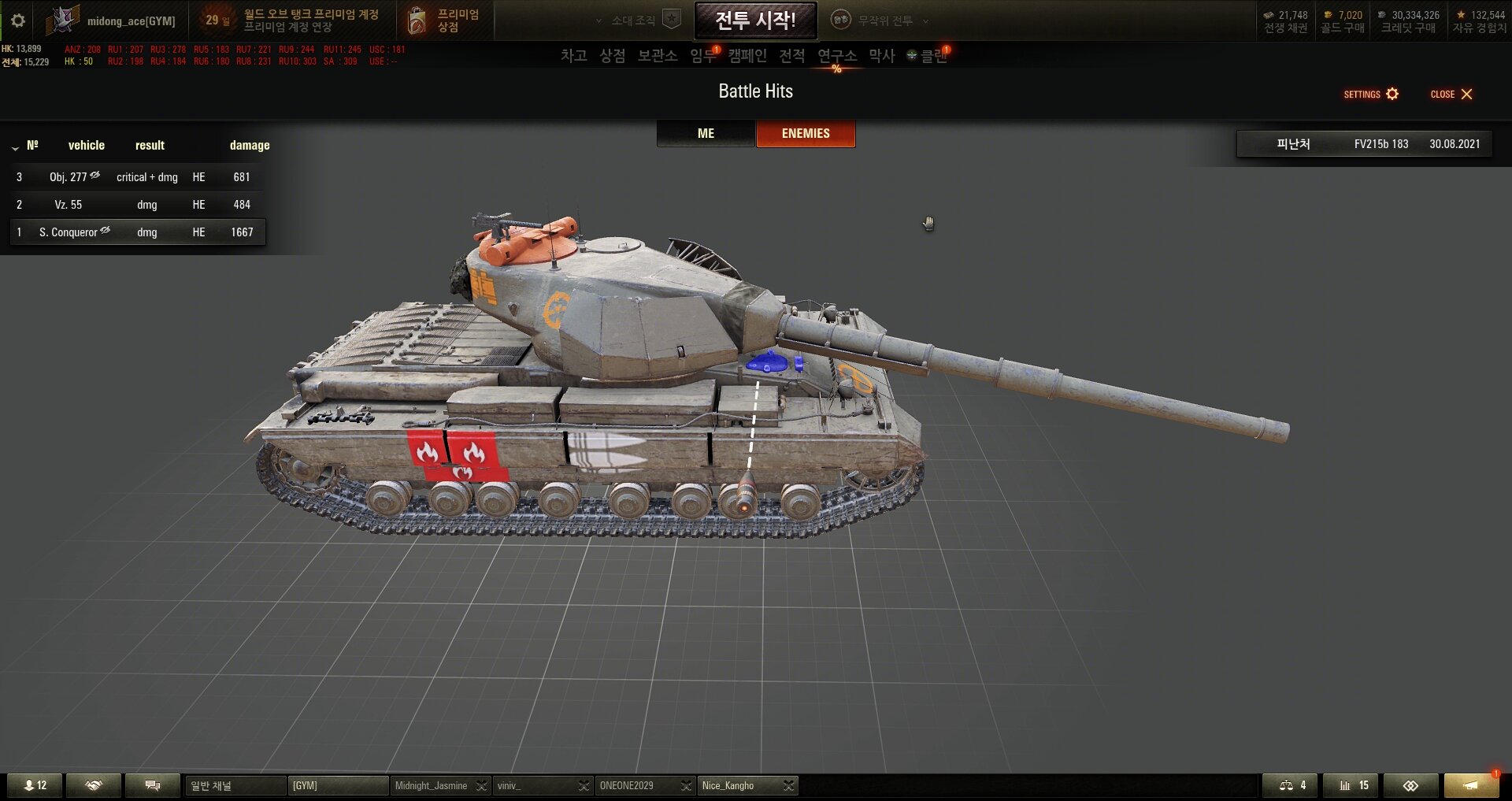This screenshot has height=801, width=1512.
Task: Open the 전적 service record menu
Action: click(x=791, y=56)
